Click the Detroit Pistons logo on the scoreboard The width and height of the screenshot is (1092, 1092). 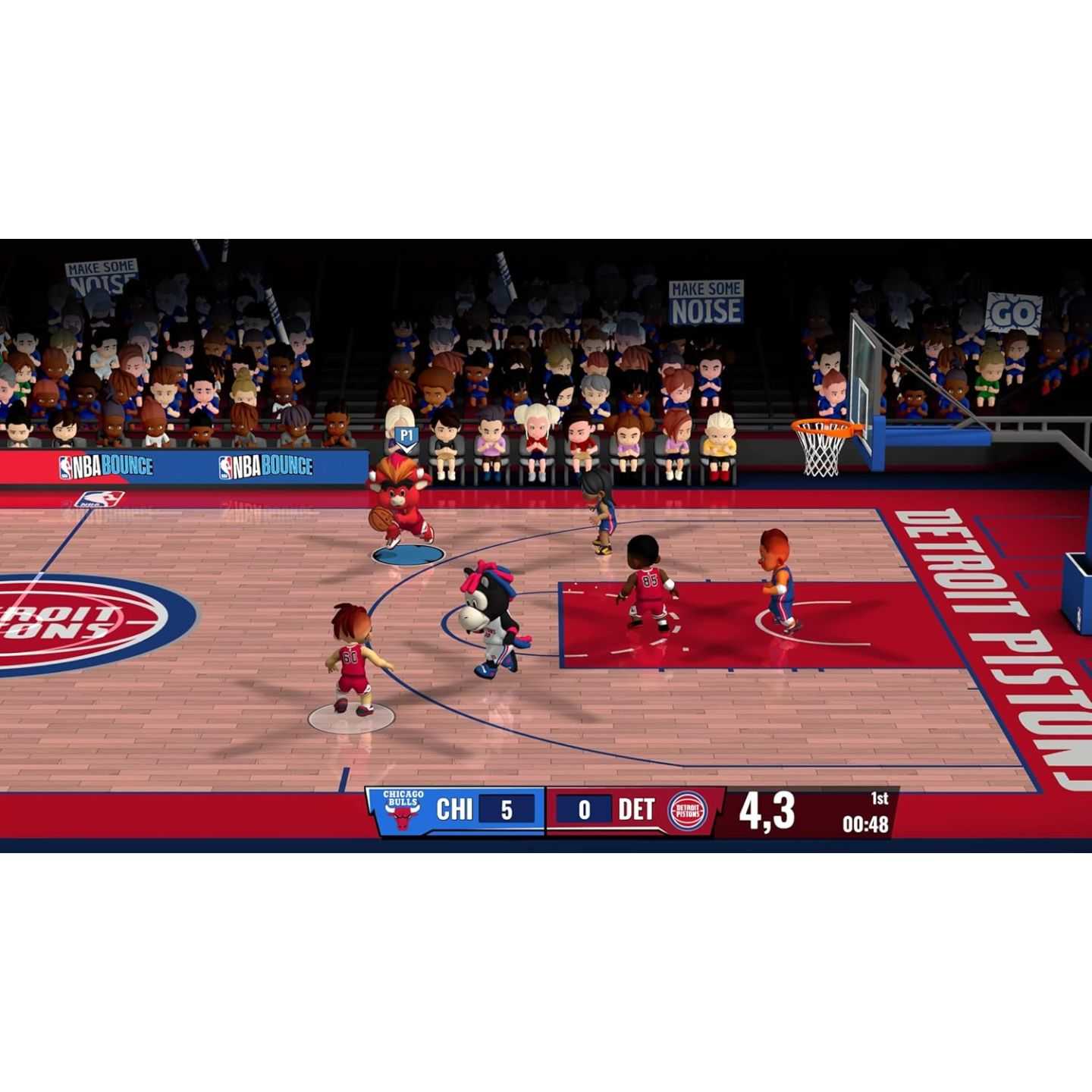tap(688, 811)
